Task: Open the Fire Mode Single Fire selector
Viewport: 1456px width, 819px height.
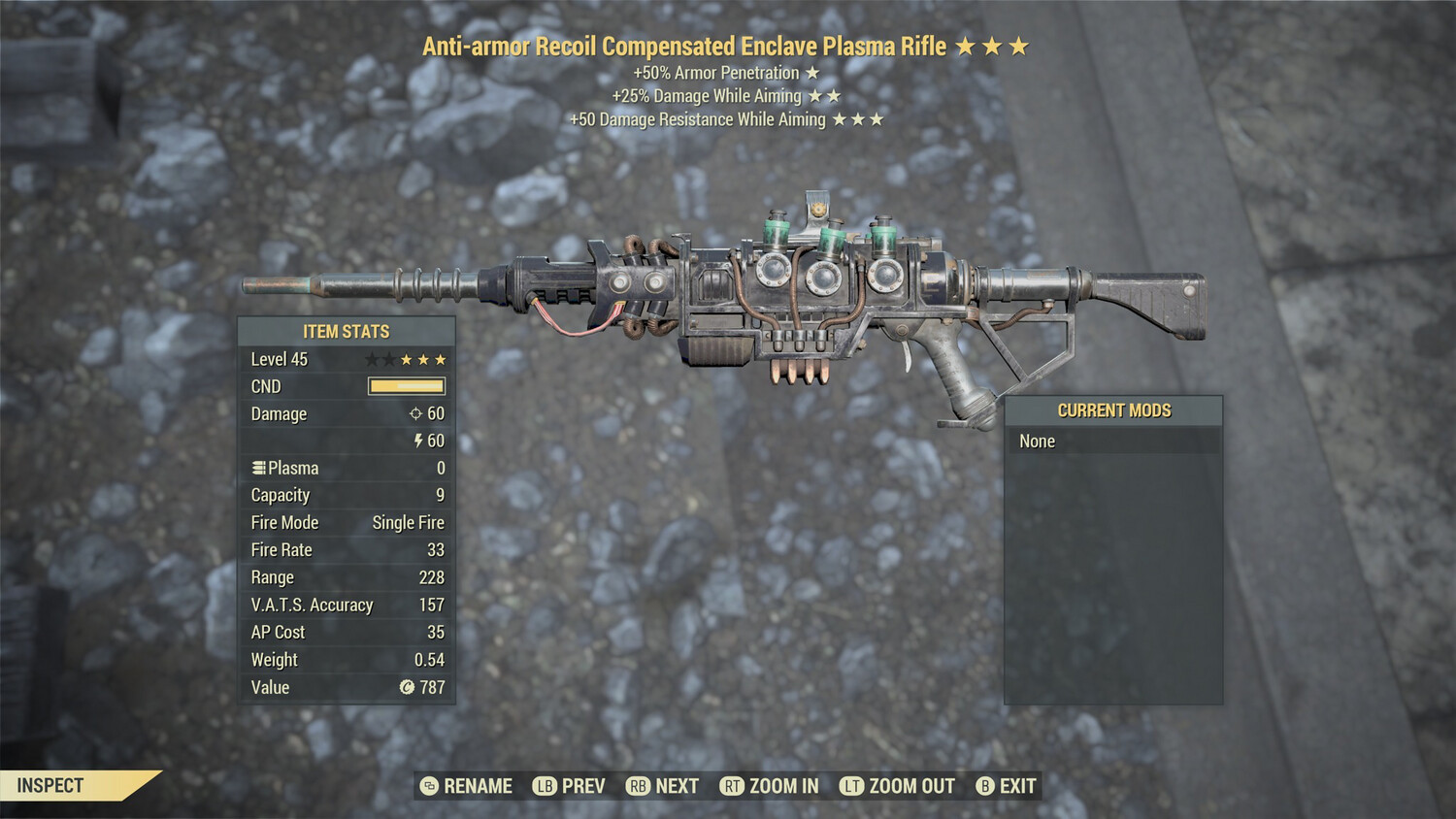Action: coord(408,522)
